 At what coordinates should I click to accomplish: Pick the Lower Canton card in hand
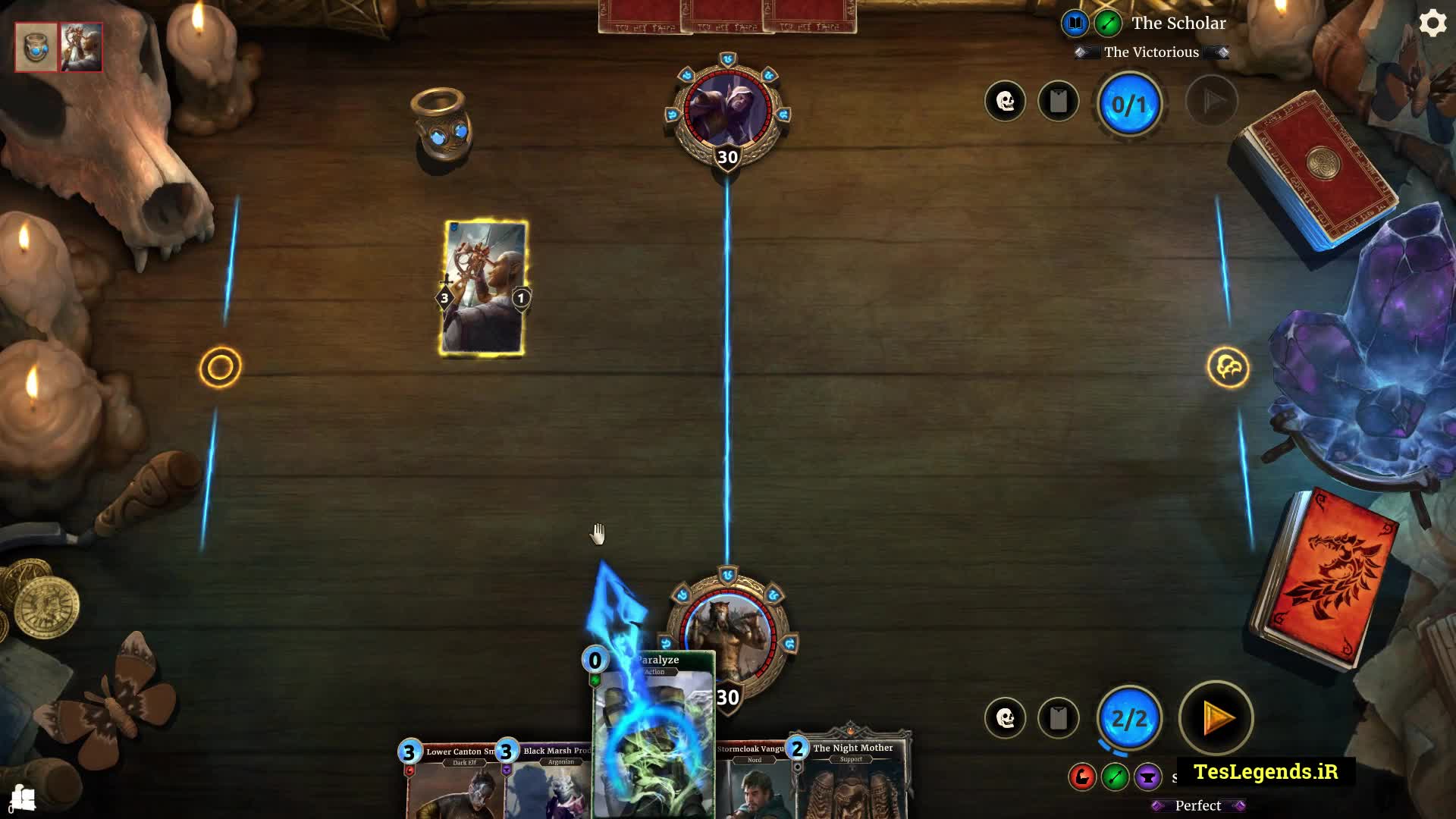tap(452, 781)
